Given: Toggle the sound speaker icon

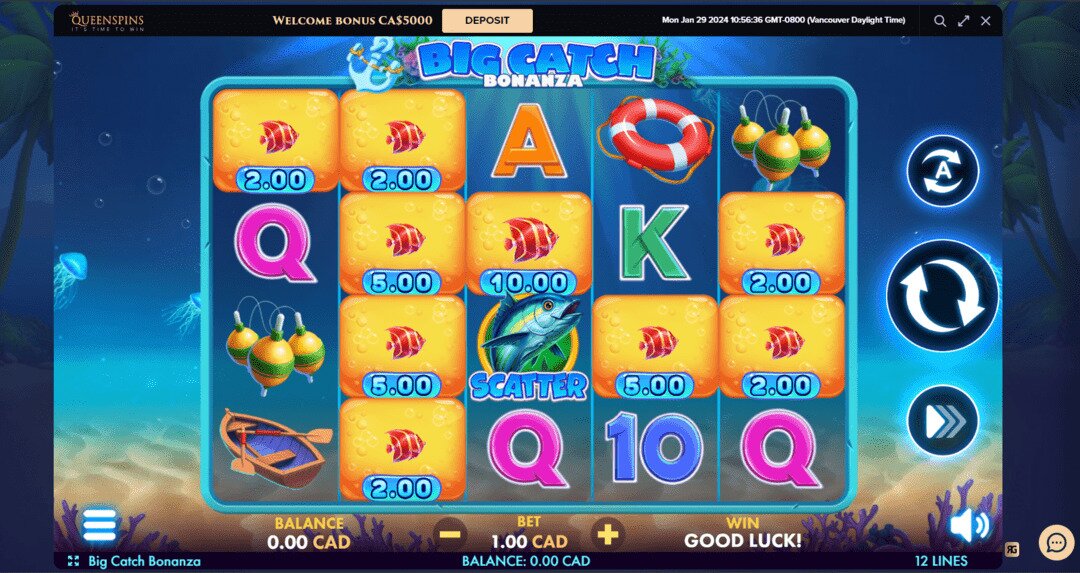Looking at the screenshot, I should (968, 525).
